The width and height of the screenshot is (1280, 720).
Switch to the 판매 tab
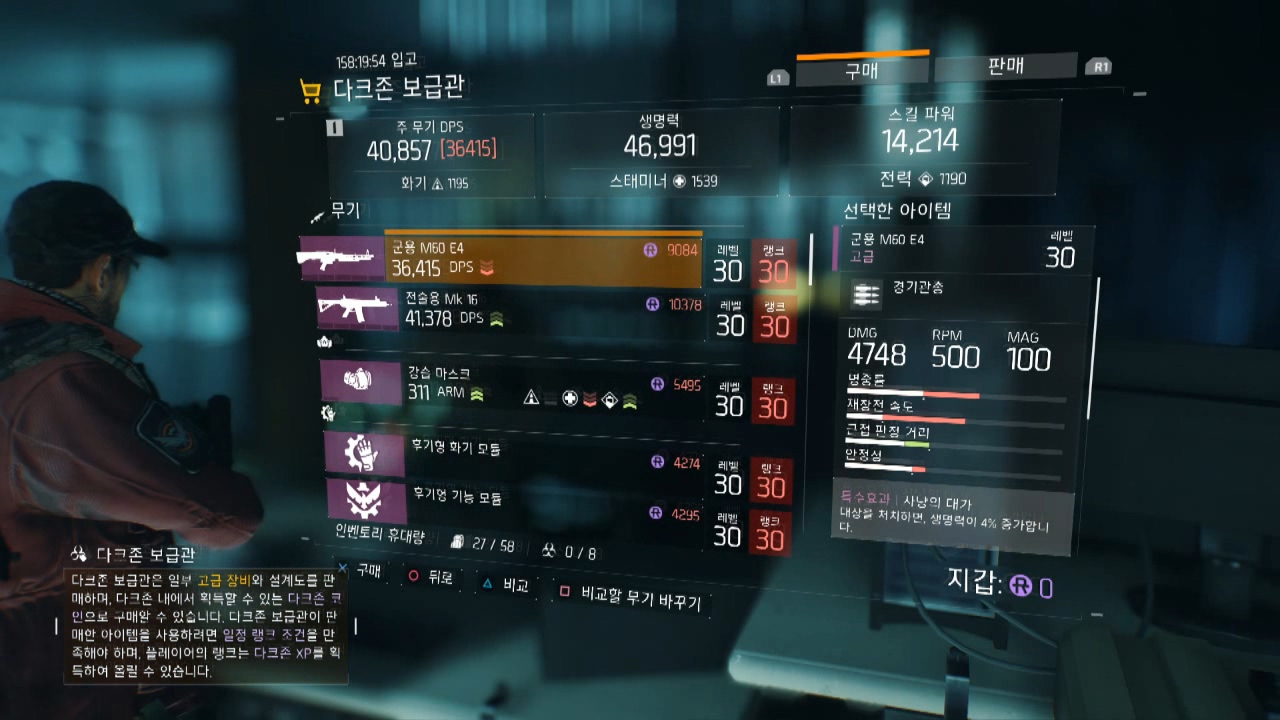coord(1002,67)
